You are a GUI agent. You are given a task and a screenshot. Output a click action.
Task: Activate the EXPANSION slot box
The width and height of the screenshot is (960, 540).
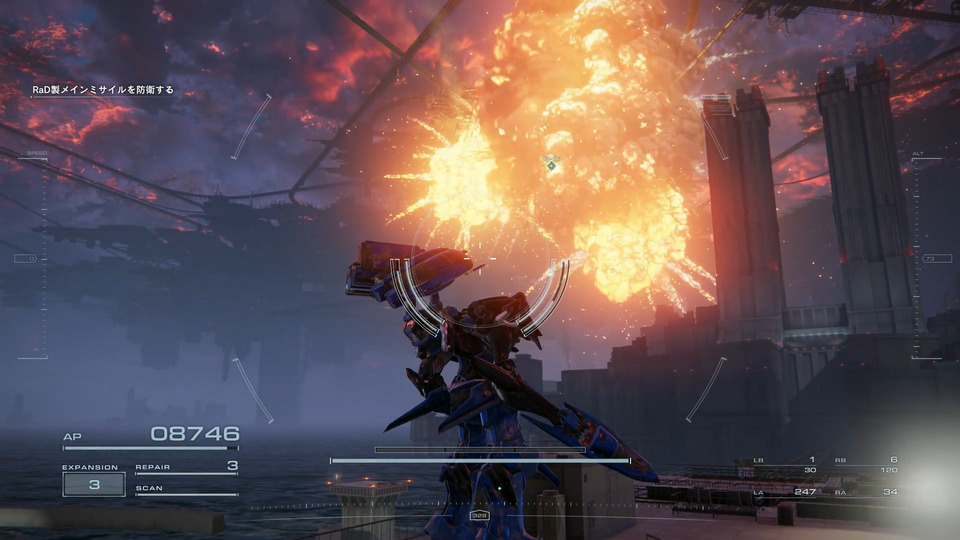tap(94, 484)
